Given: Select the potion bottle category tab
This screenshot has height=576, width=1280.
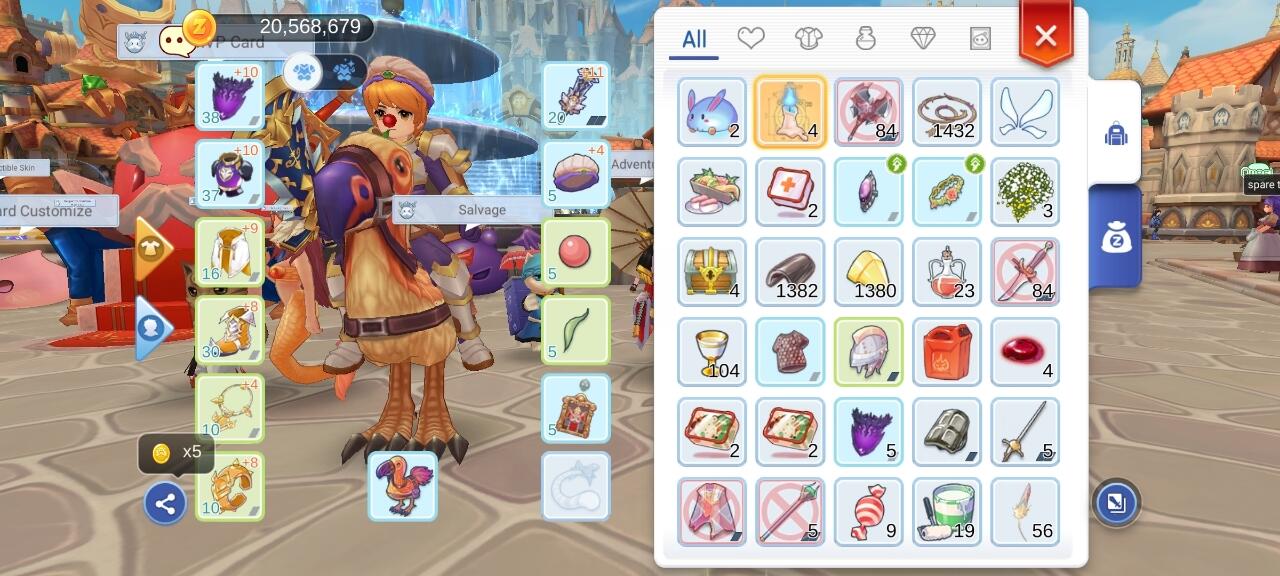Looking at the screenshot, I should pyautogui.click(x=866, y=38).
